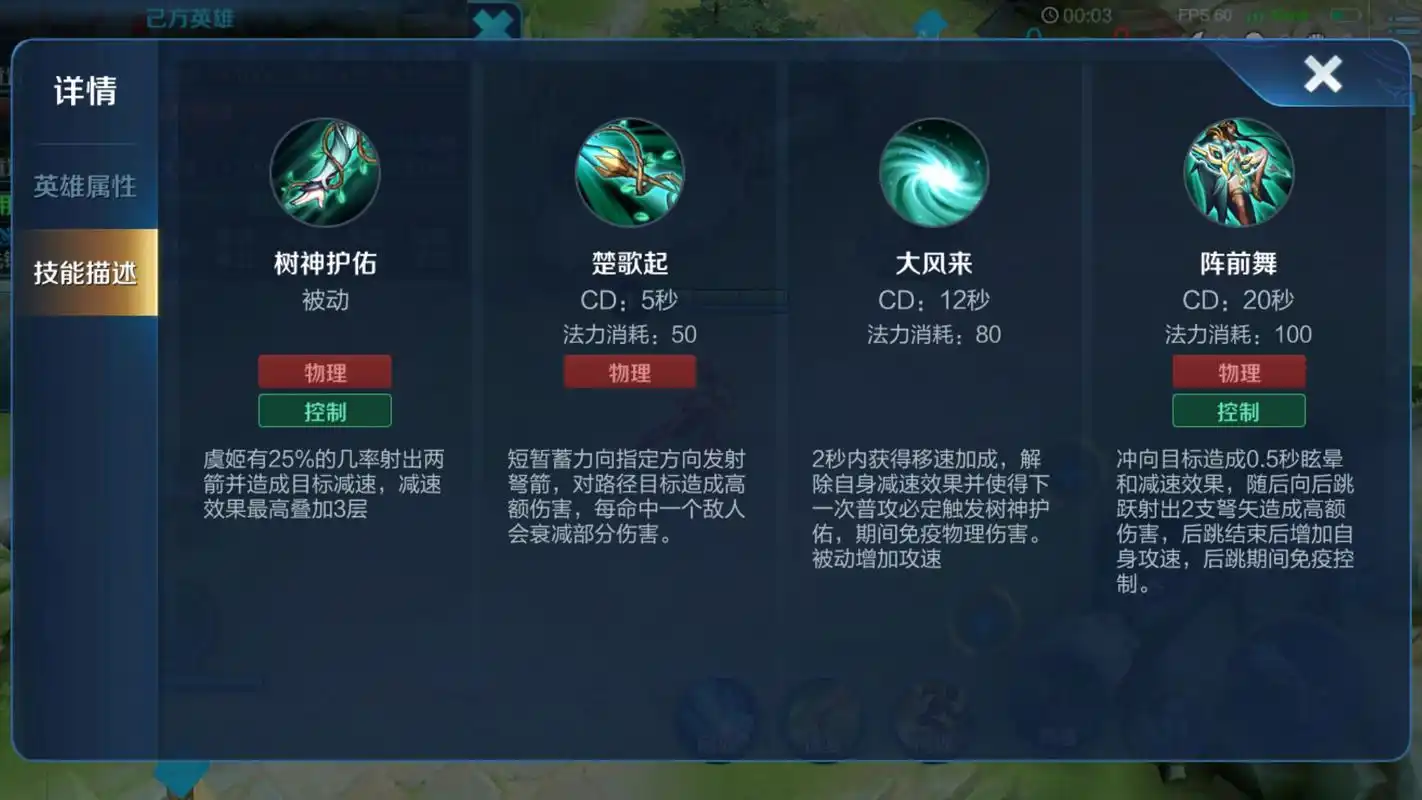This screenshot has width=1422, height=800.
Task: Click the 物理 button under 楚歌起
Action: click(x=630, y=371)
